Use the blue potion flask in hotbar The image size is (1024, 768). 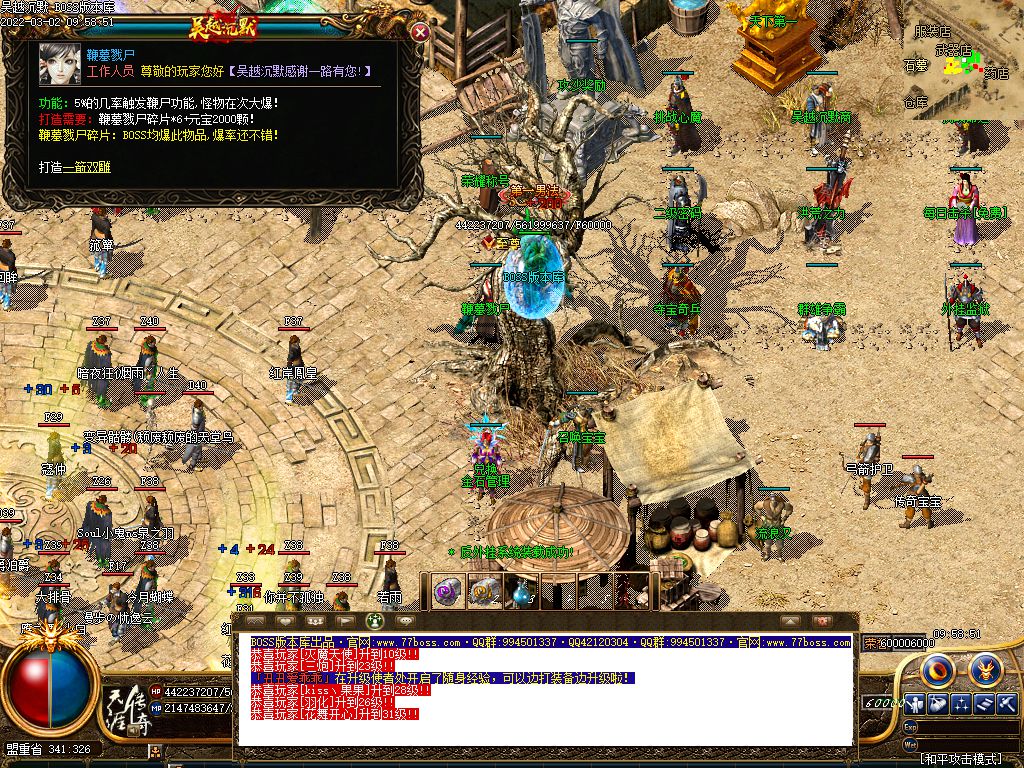pos(522,591)
